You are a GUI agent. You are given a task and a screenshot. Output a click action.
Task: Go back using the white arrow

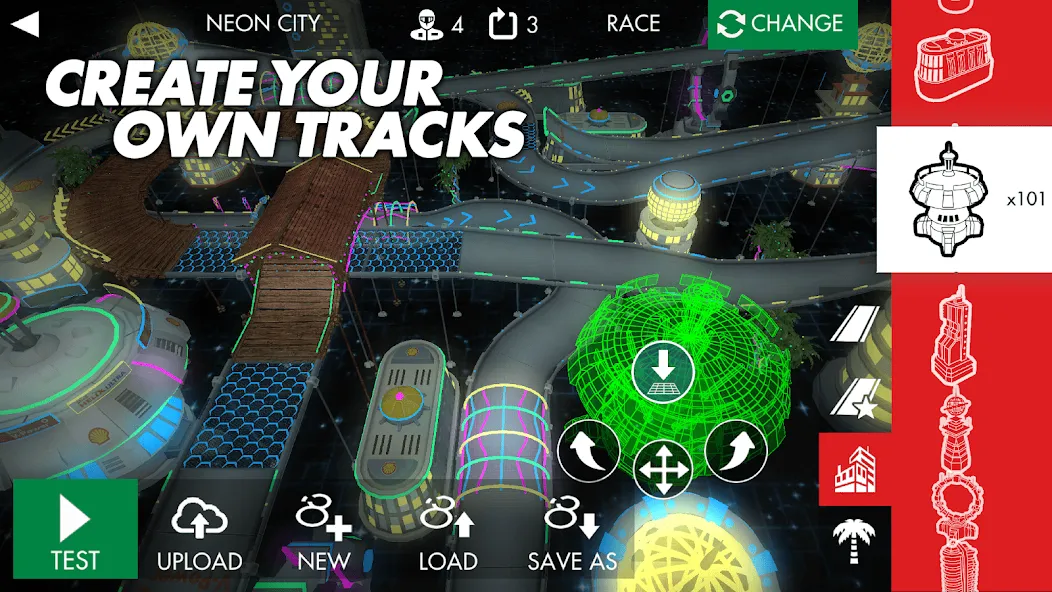(25, 24)
